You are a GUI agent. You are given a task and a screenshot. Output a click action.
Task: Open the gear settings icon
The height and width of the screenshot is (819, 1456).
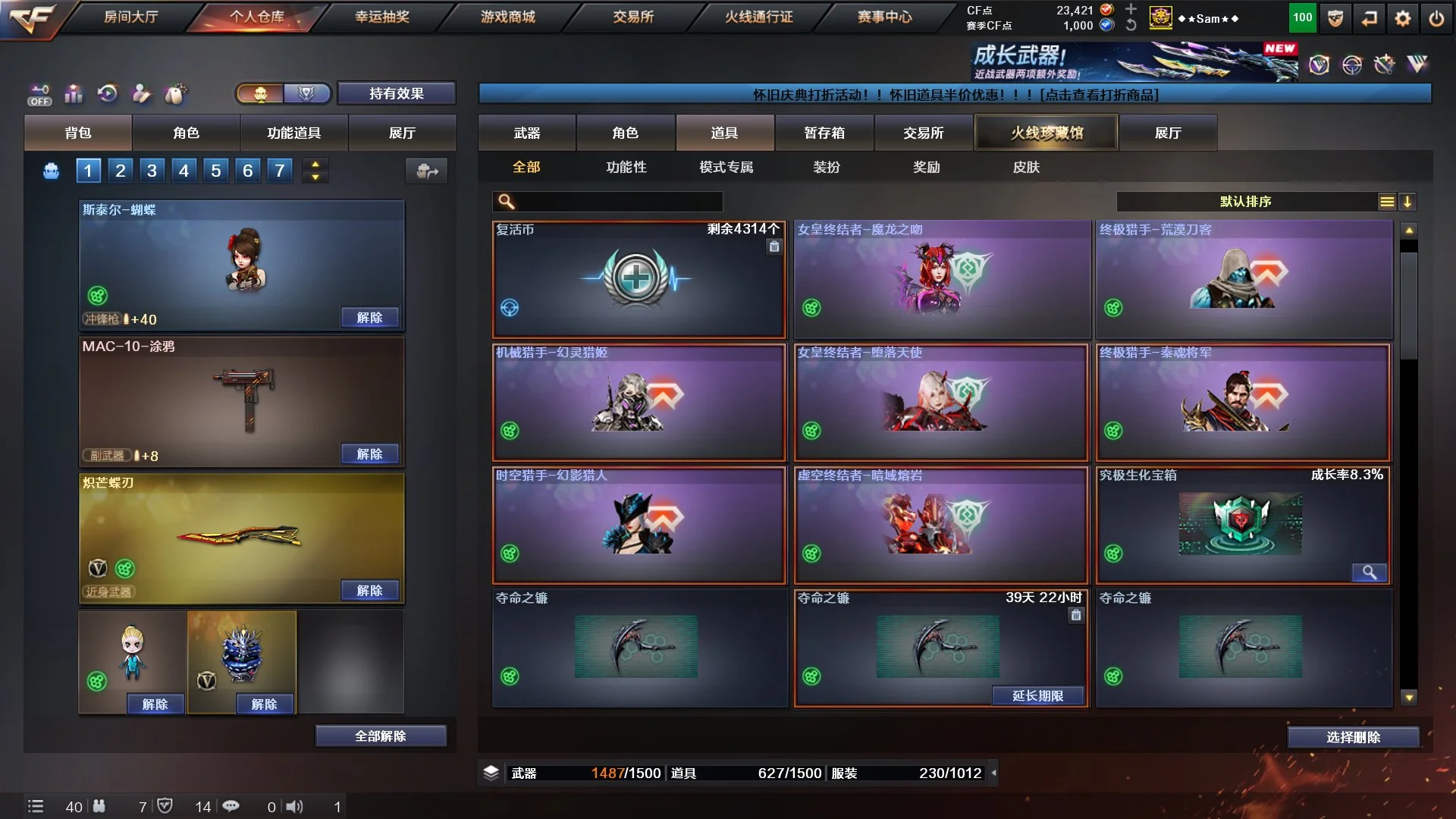1403,18
